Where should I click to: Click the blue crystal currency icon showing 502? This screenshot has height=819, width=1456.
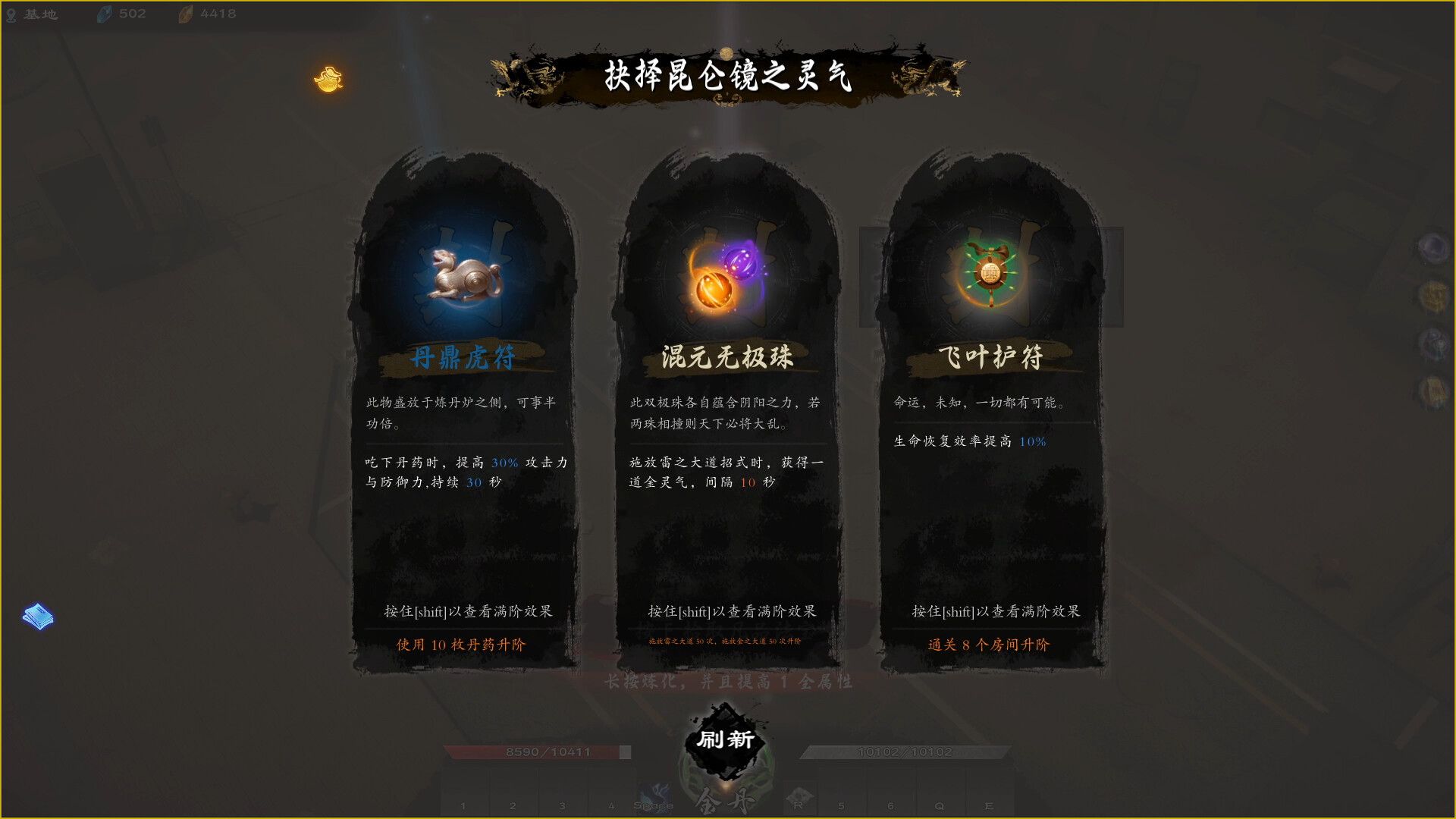tap(103, 12)
